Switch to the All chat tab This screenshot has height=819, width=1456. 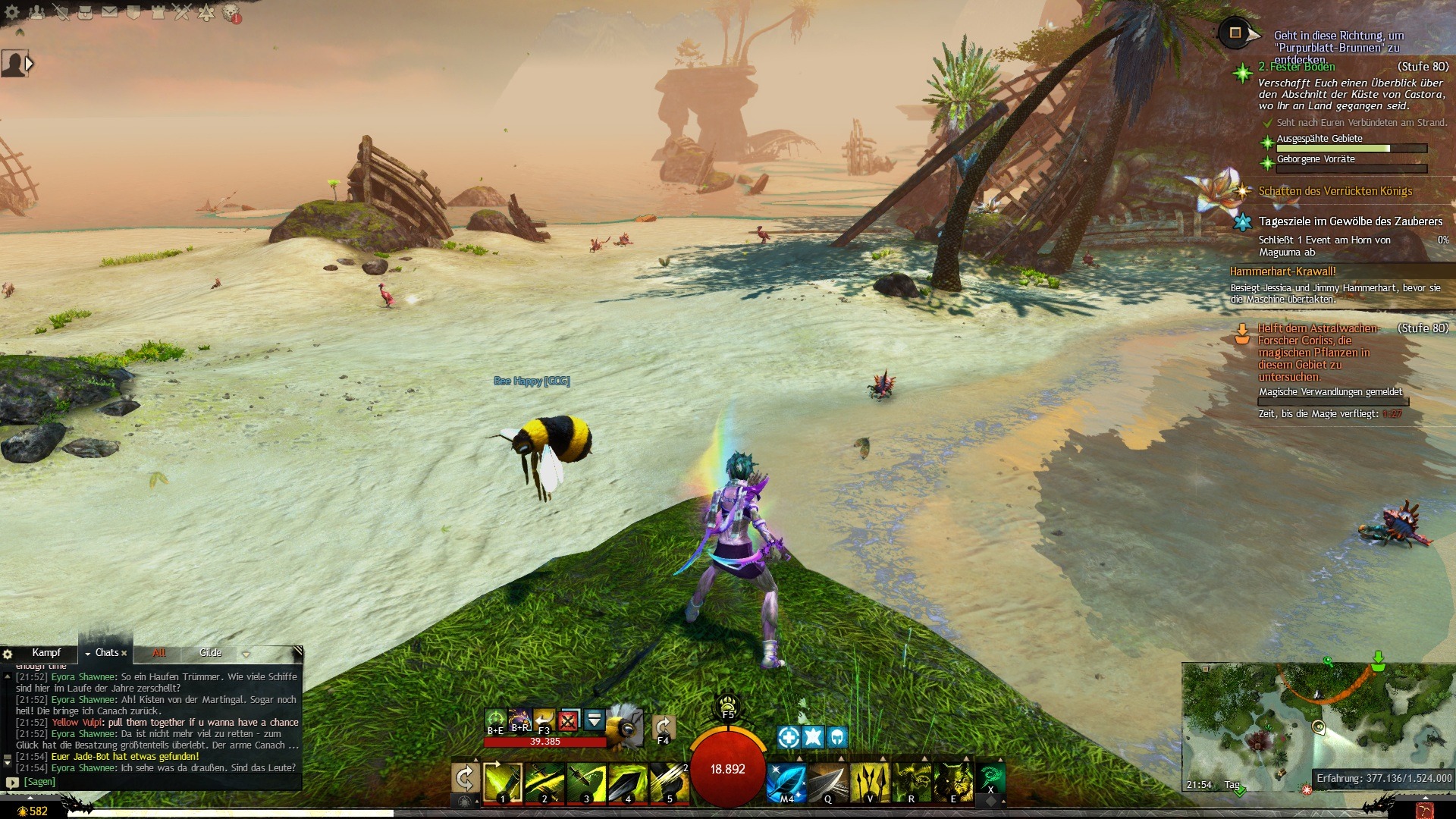click(x=159, y=653)
